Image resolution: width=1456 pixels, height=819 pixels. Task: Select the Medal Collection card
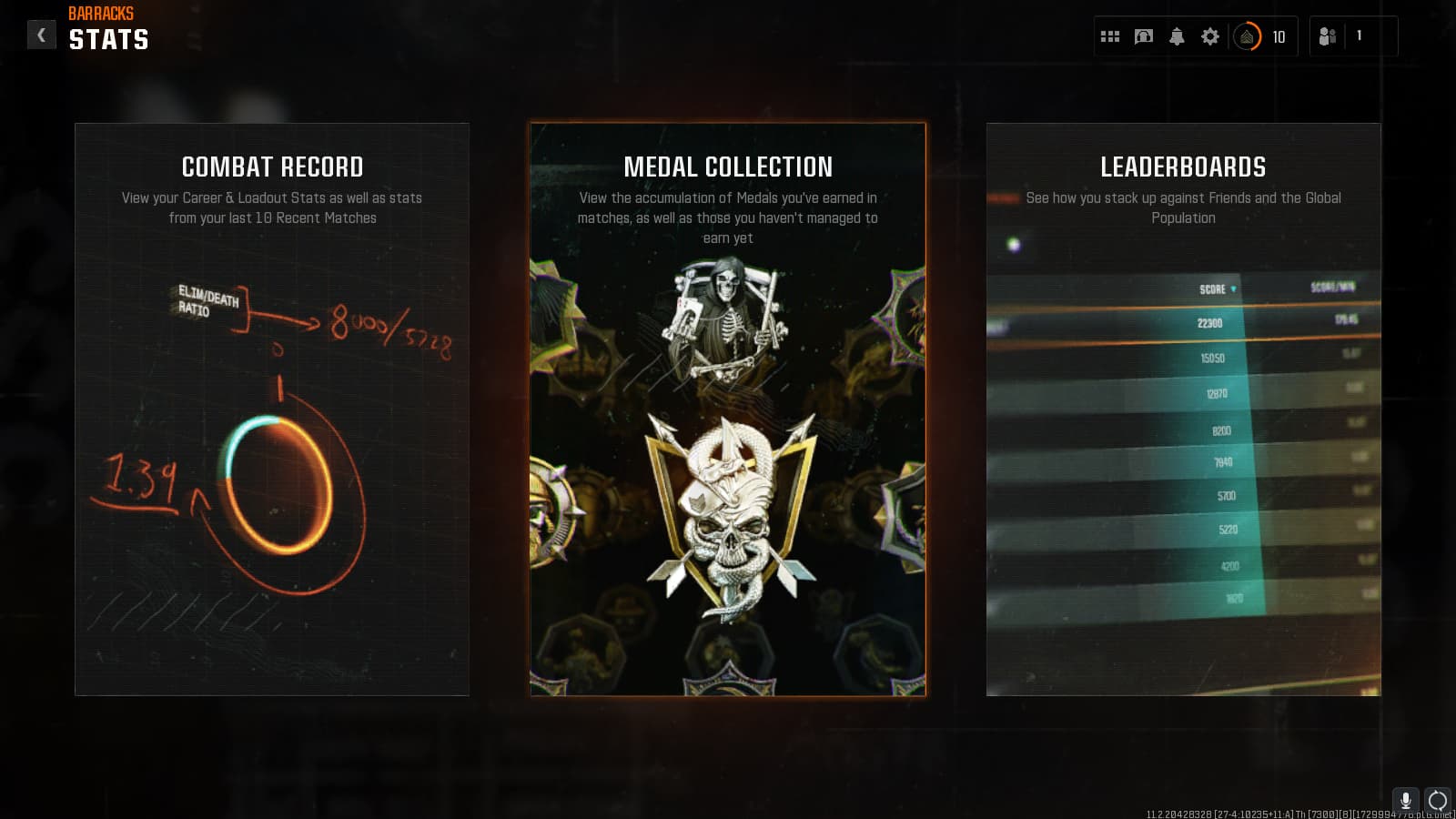tap(728, 409)
